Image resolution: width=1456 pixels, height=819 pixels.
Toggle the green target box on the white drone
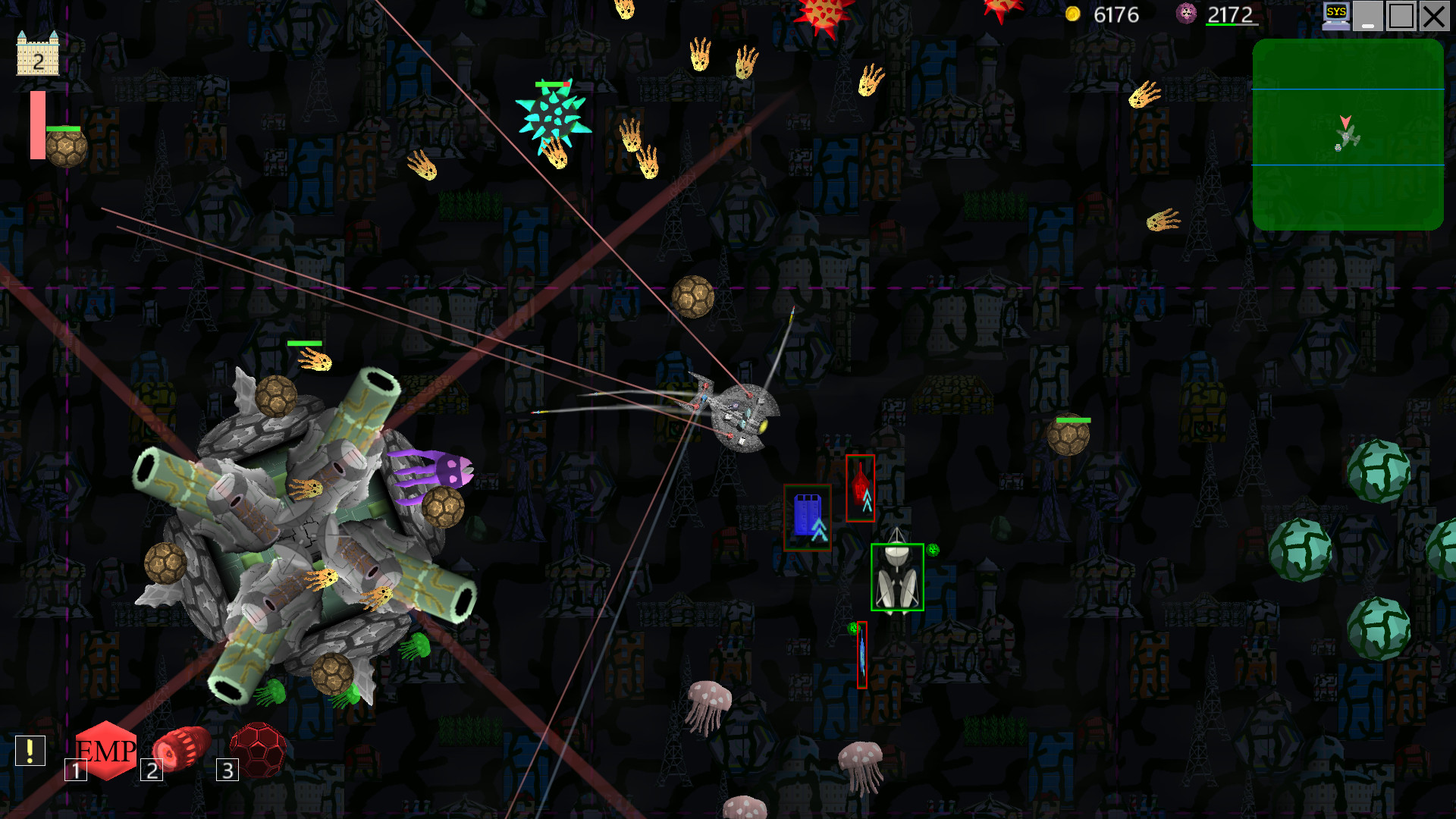898,578
